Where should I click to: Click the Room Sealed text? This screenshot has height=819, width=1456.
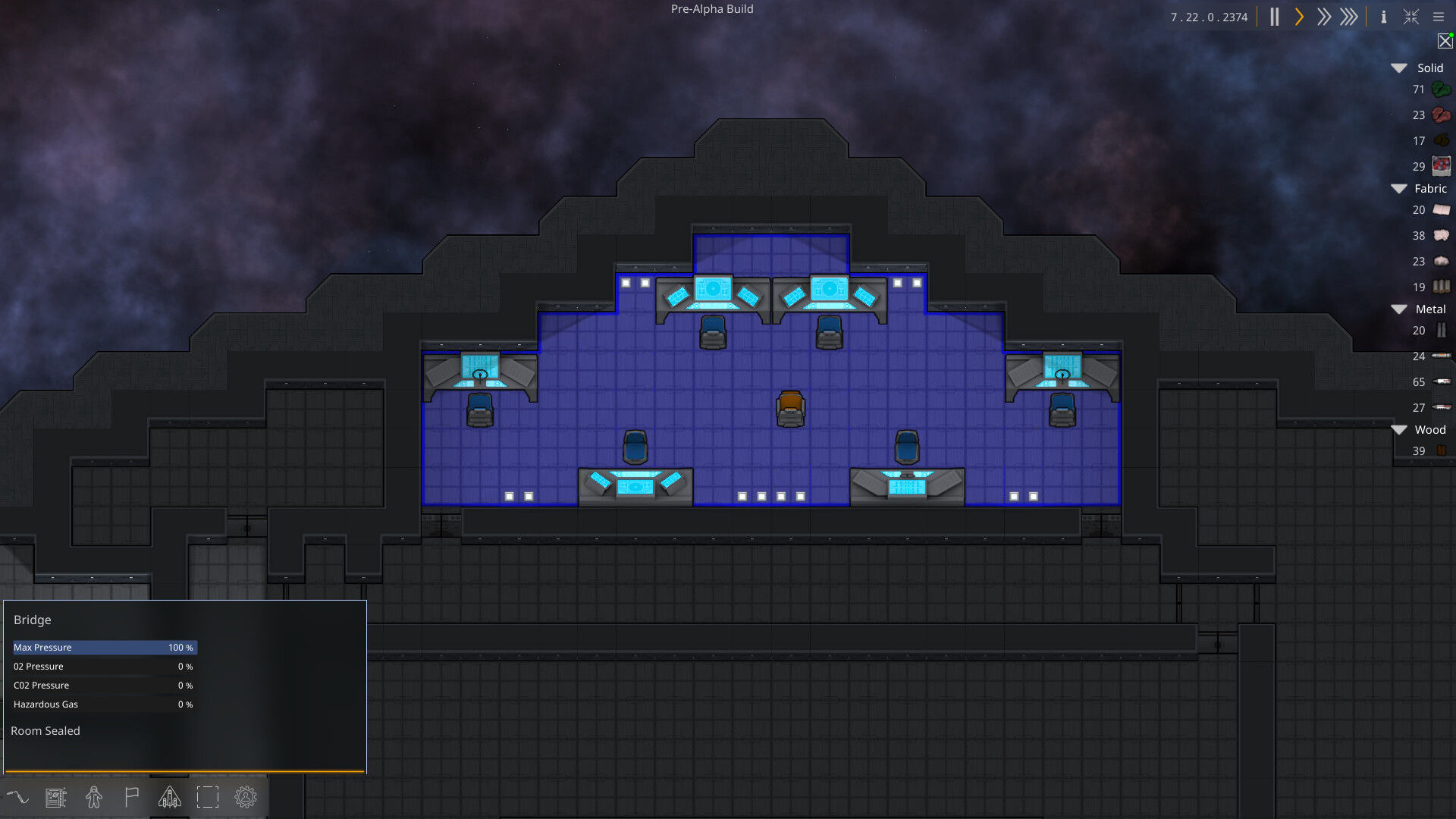tap(45, 730)
